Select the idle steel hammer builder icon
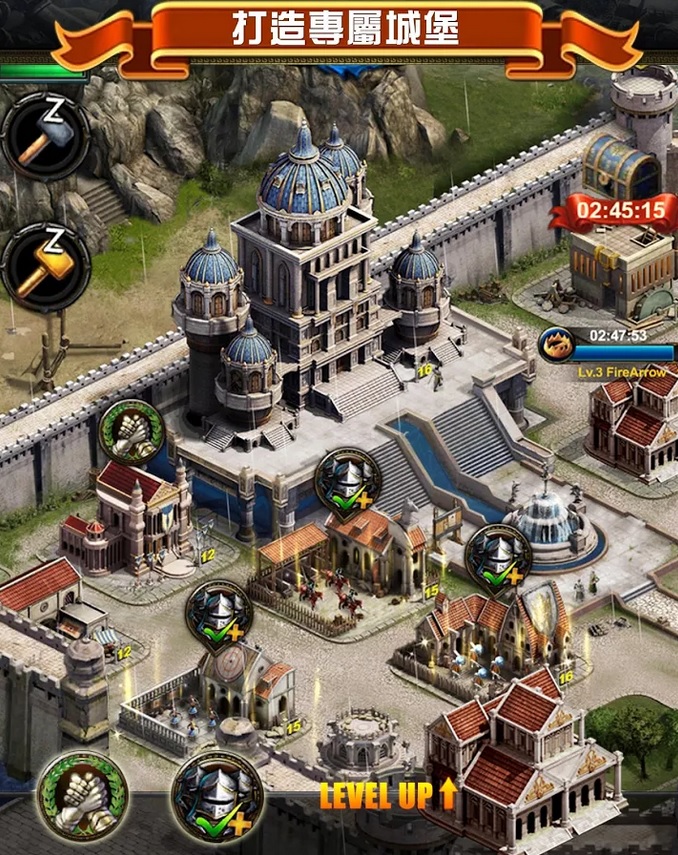The width and height of the screenshot is (678, 855). 46,138
